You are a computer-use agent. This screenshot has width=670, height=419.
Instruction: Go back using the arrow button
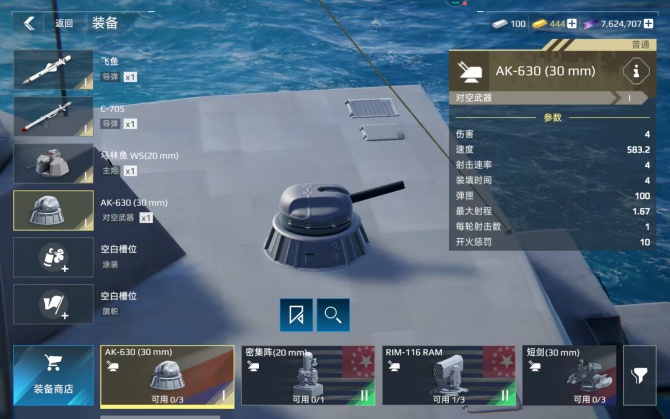click(x=29, y=23)
